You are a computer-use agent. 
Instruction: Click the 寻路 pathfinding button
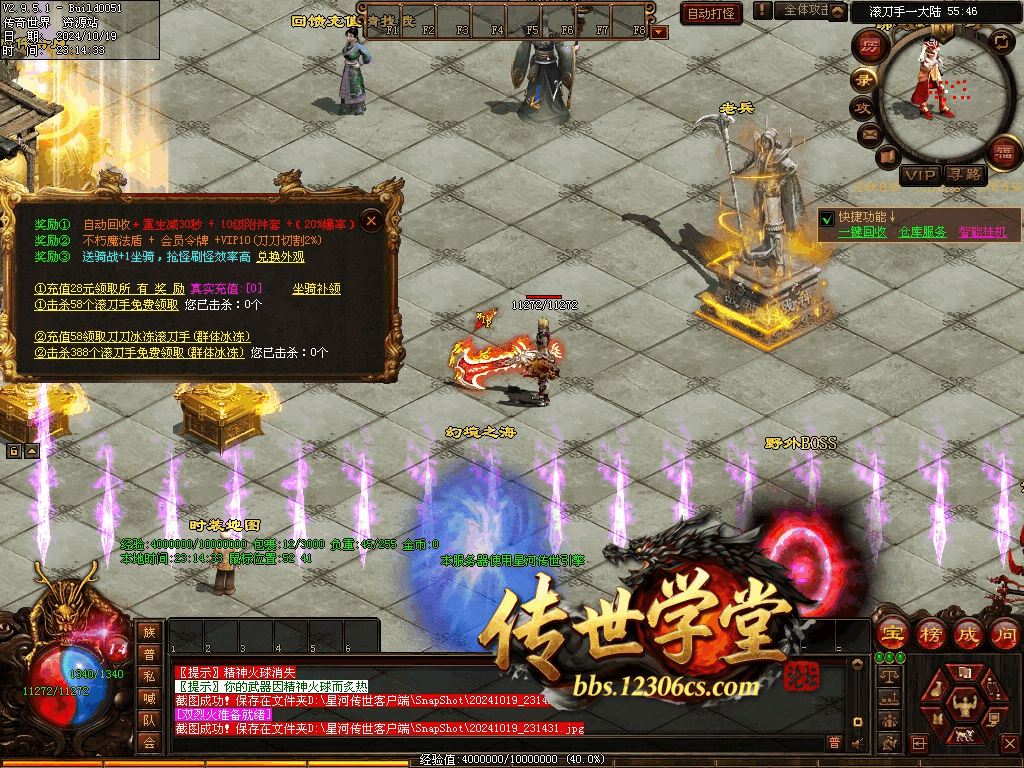pyautogui.click(x=965, y=175)
